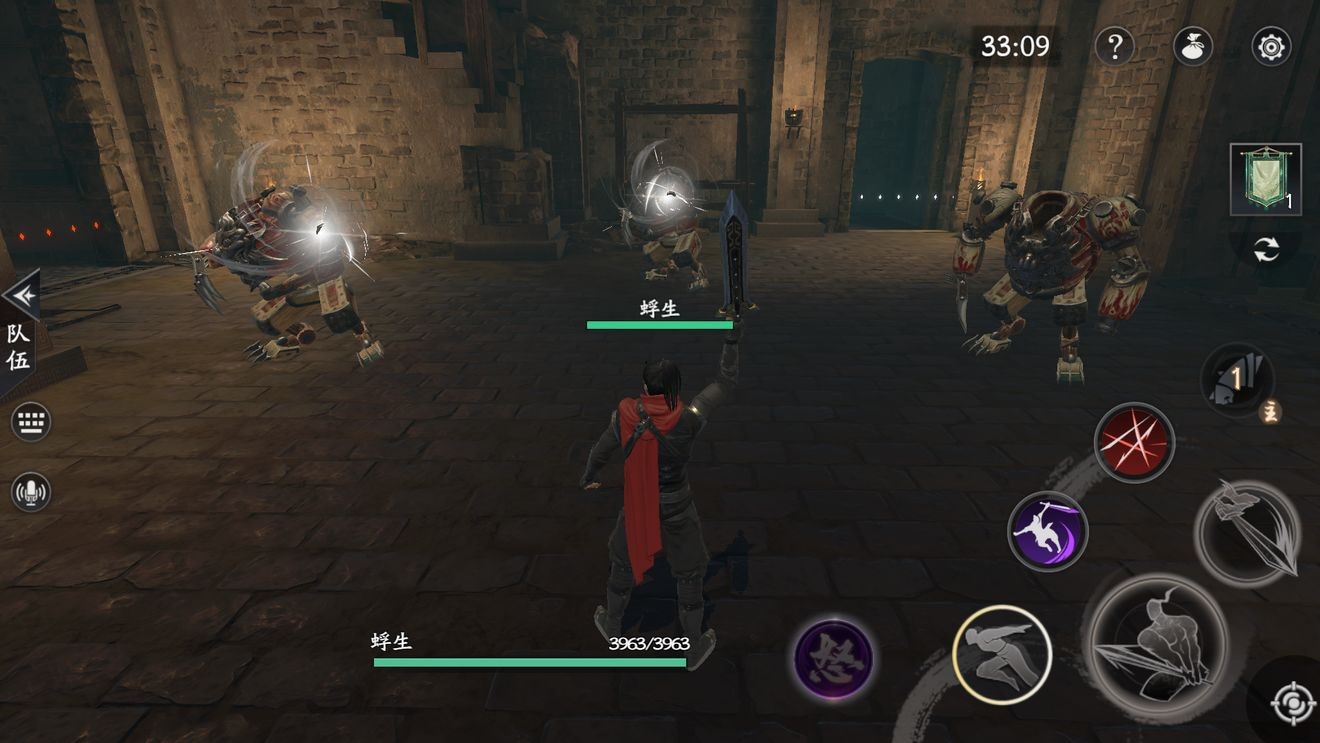Open the help question mark button
This screenshot has width=1320, height=743.
pyautogui.click(x=1115, y=46)
